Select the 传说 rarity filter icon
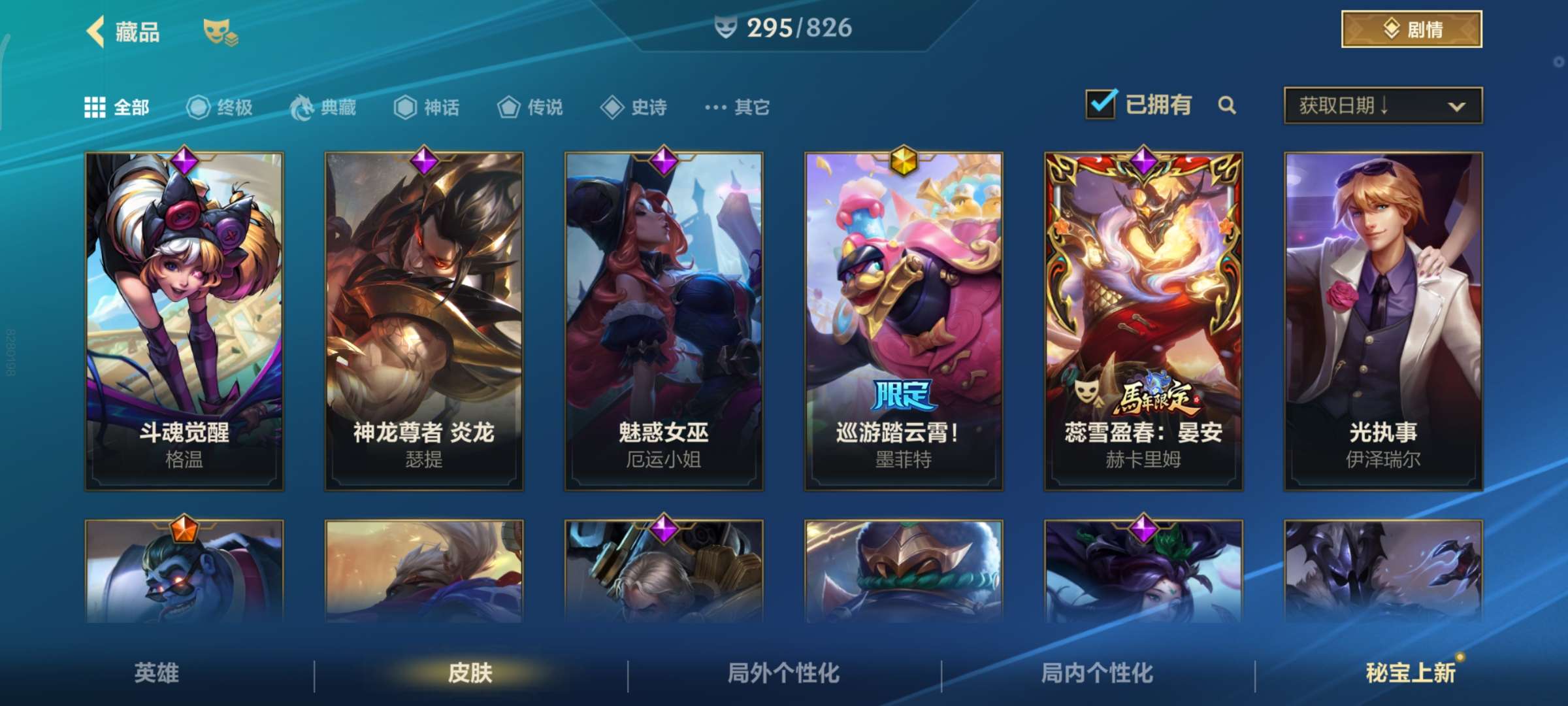1568x706 pixels. click(x=508, y=107)
